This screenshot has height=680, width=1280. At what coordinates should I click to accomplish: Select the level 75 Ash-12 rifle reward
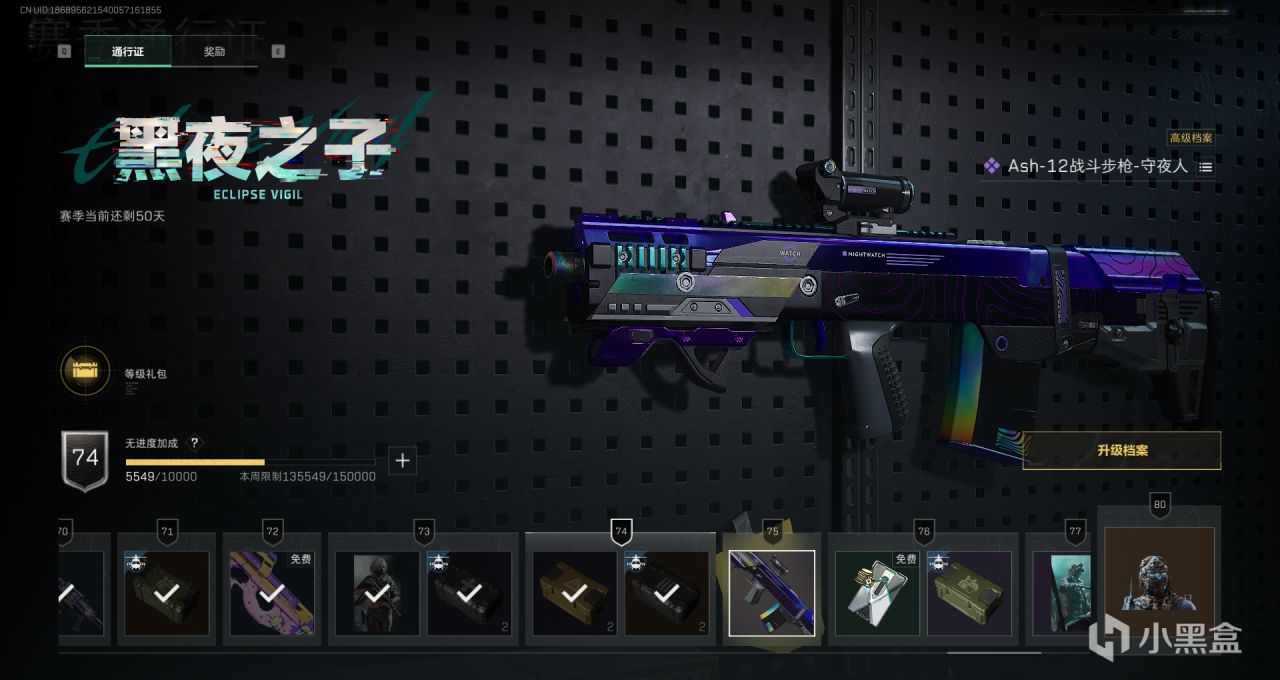[771, 593]
